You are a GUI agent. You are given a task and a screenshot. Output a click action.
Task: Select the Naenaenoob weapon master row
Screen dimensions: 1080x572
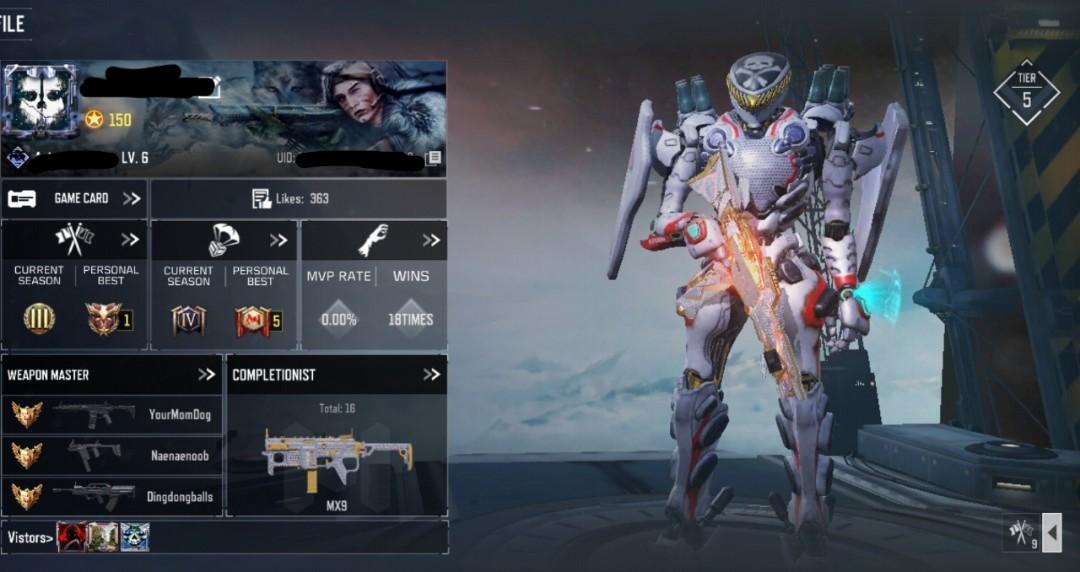pyautogui.click(x=111, y=455)
